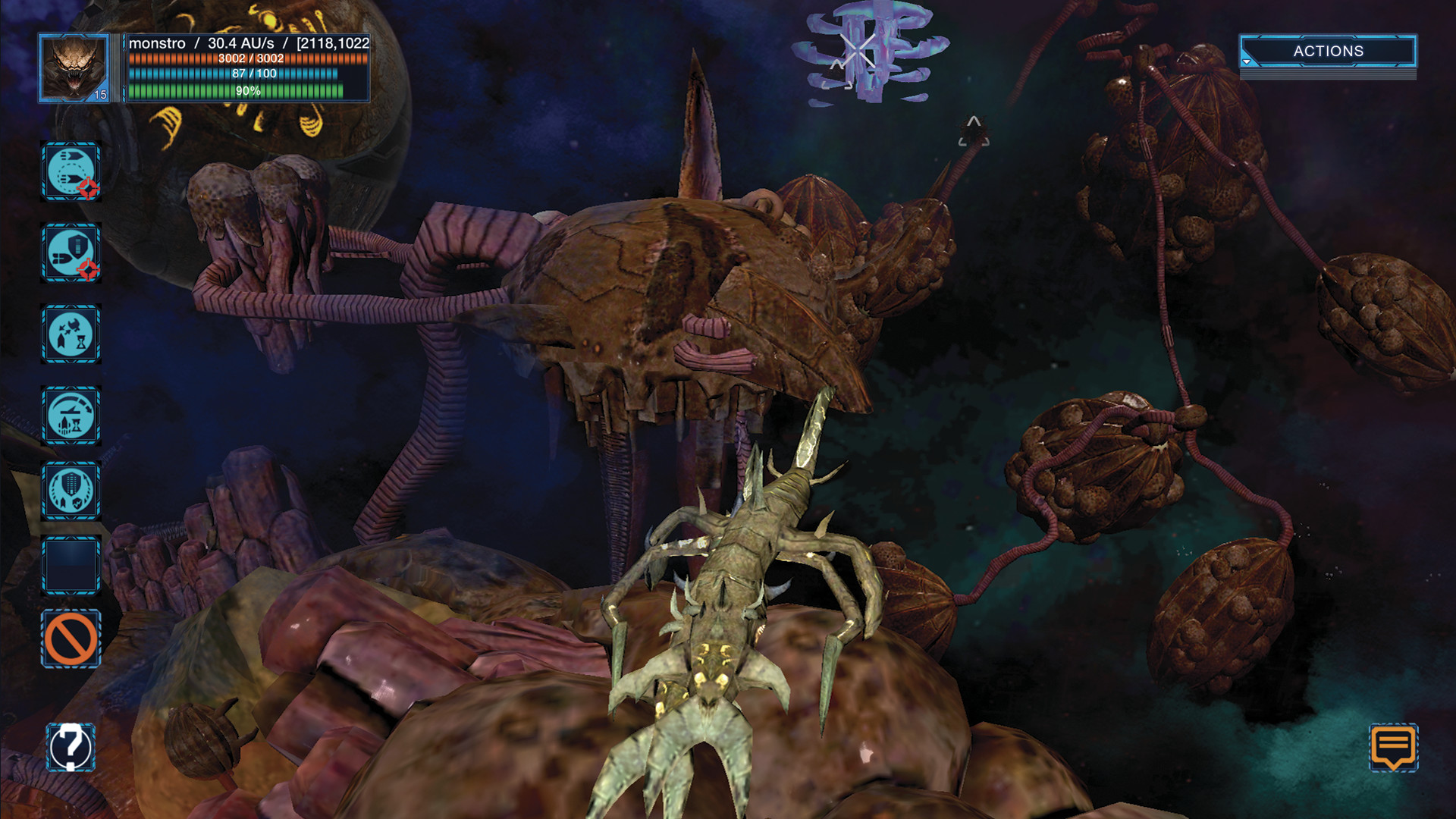The height and width of the screenshot is (819, 1456).
Task: Click the monstro alien portrait
Action: pos(74,68)
